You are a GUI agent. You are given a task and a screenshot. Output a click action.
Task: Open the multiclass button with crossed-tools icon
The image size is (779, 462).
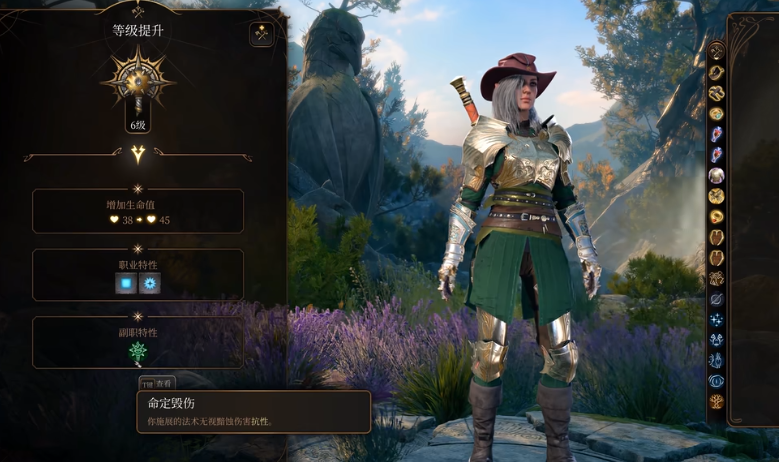(x=261, y=33)
